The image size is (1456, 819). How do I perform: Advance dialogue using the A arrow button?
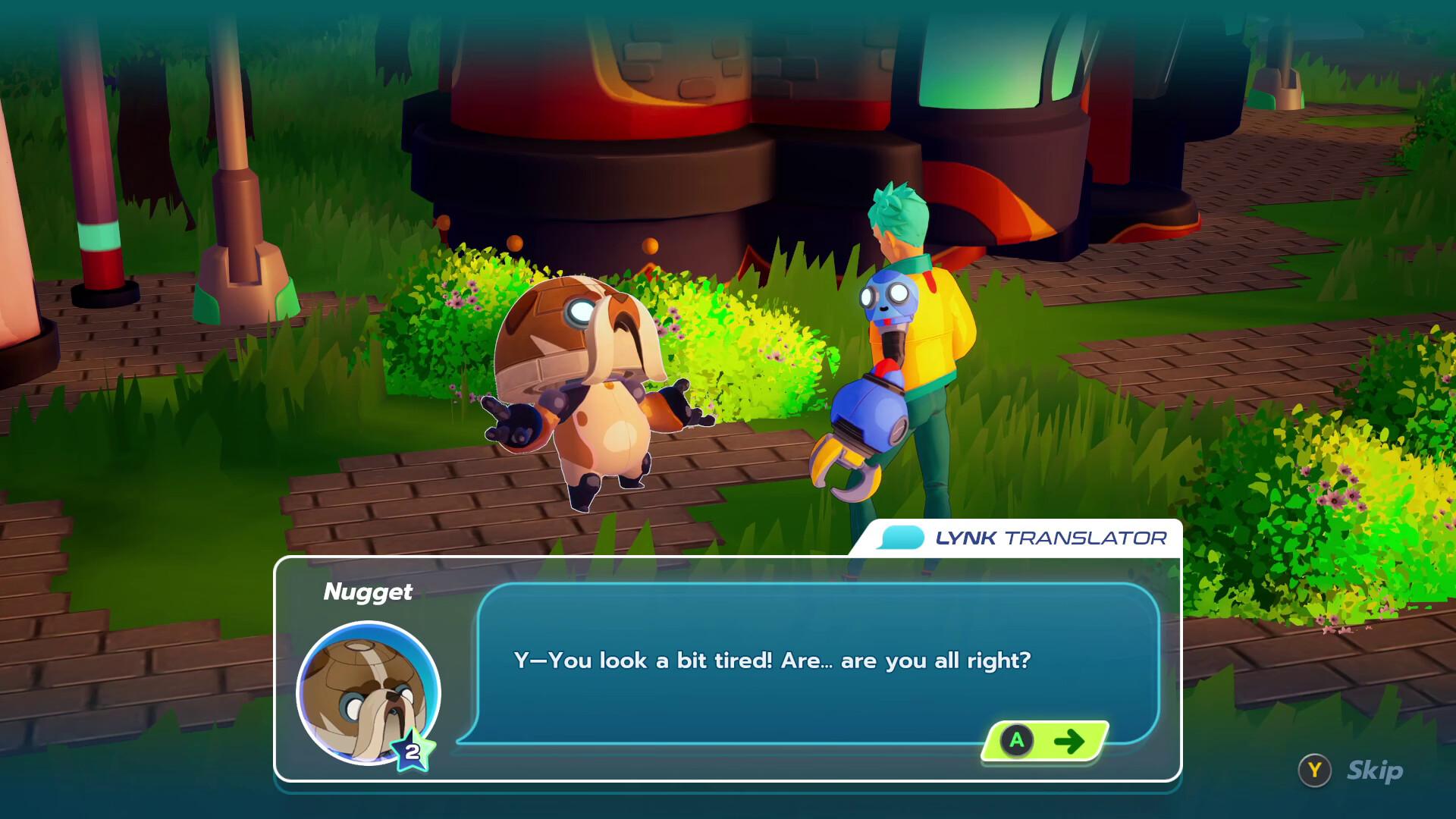pos(1043,742)
